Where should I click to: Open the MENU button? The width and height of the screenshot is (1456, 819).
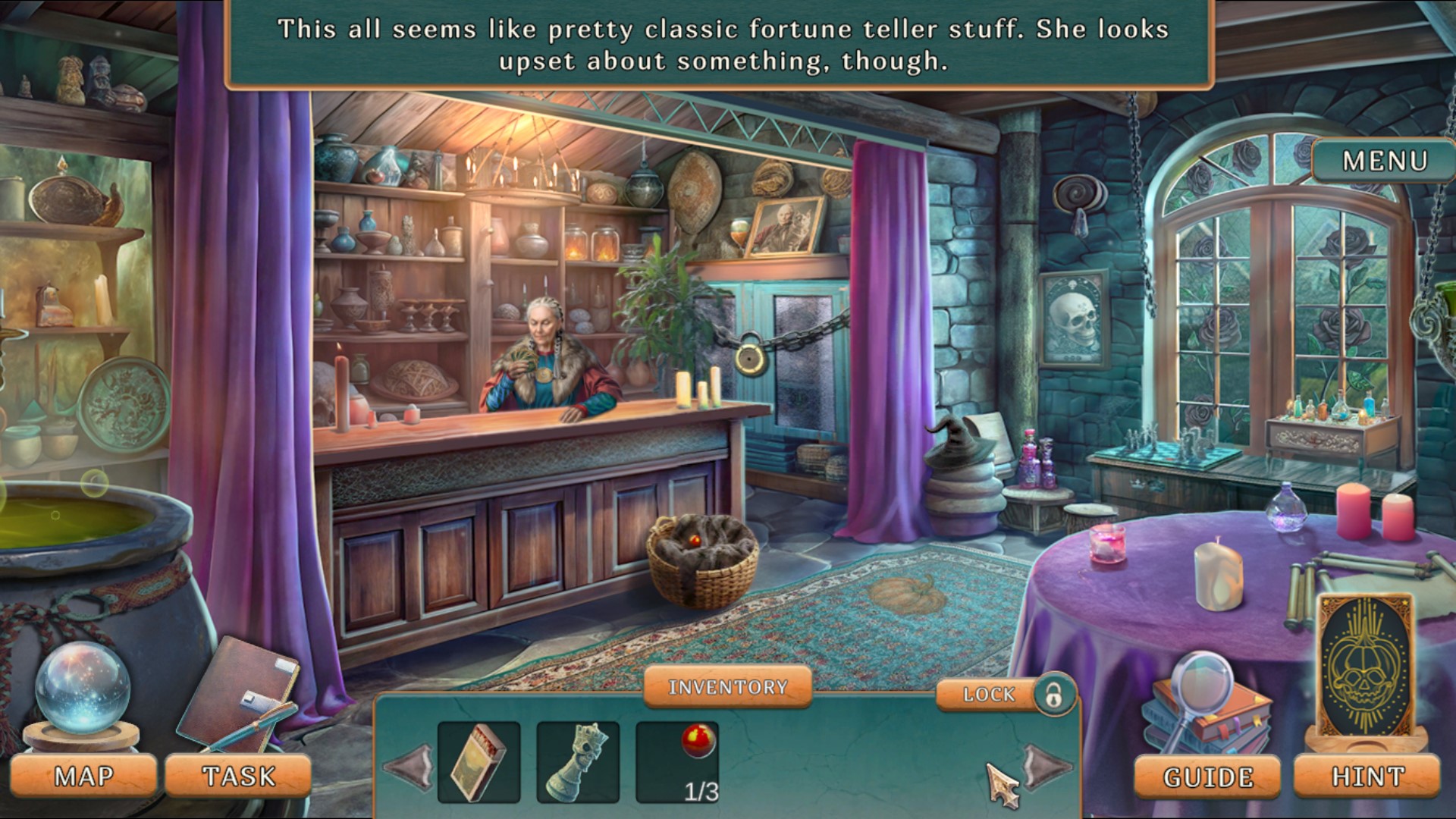1384,161
